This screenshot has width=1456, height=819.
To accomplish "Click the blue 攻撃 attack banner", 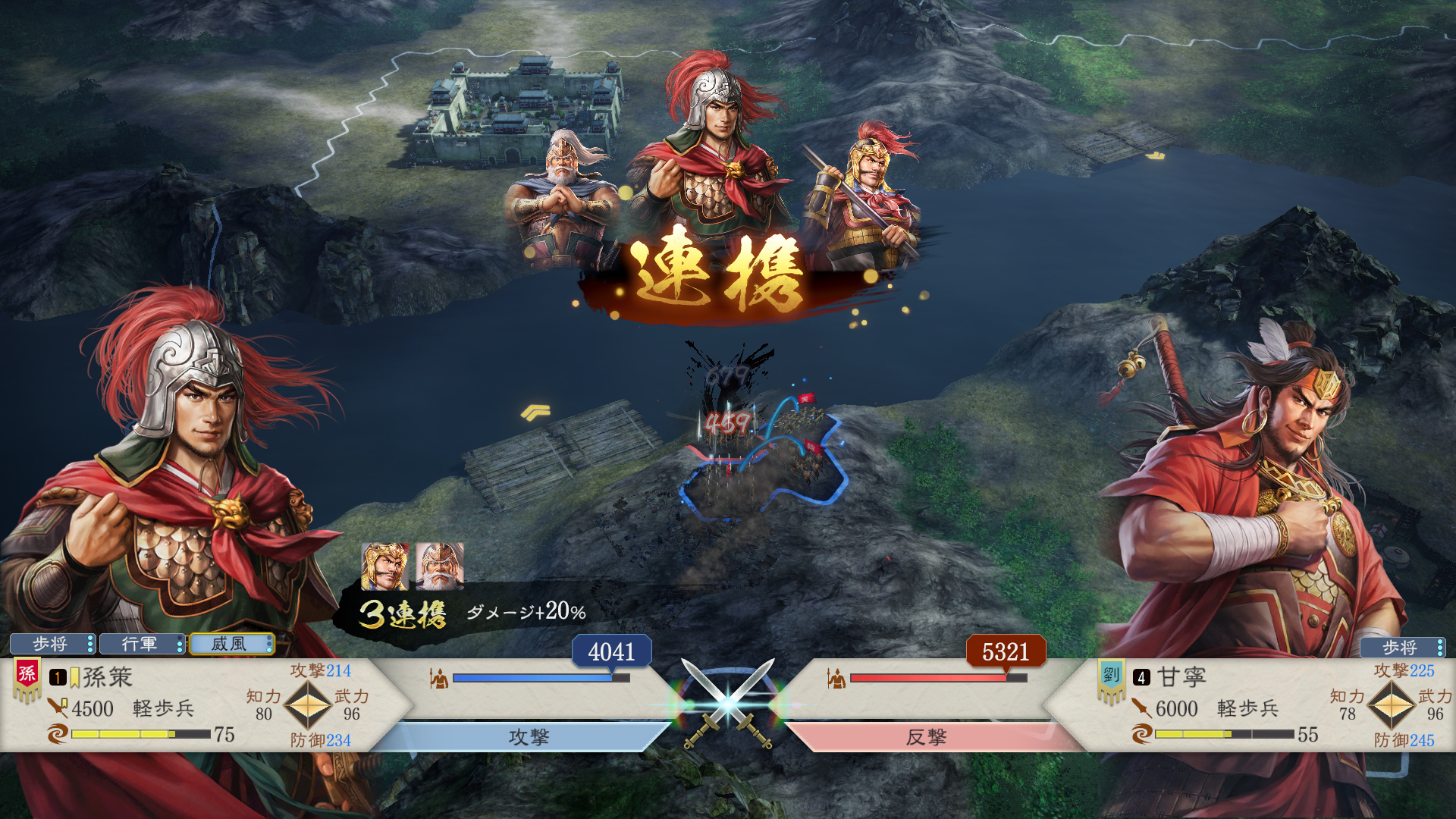I will point(528,737).
